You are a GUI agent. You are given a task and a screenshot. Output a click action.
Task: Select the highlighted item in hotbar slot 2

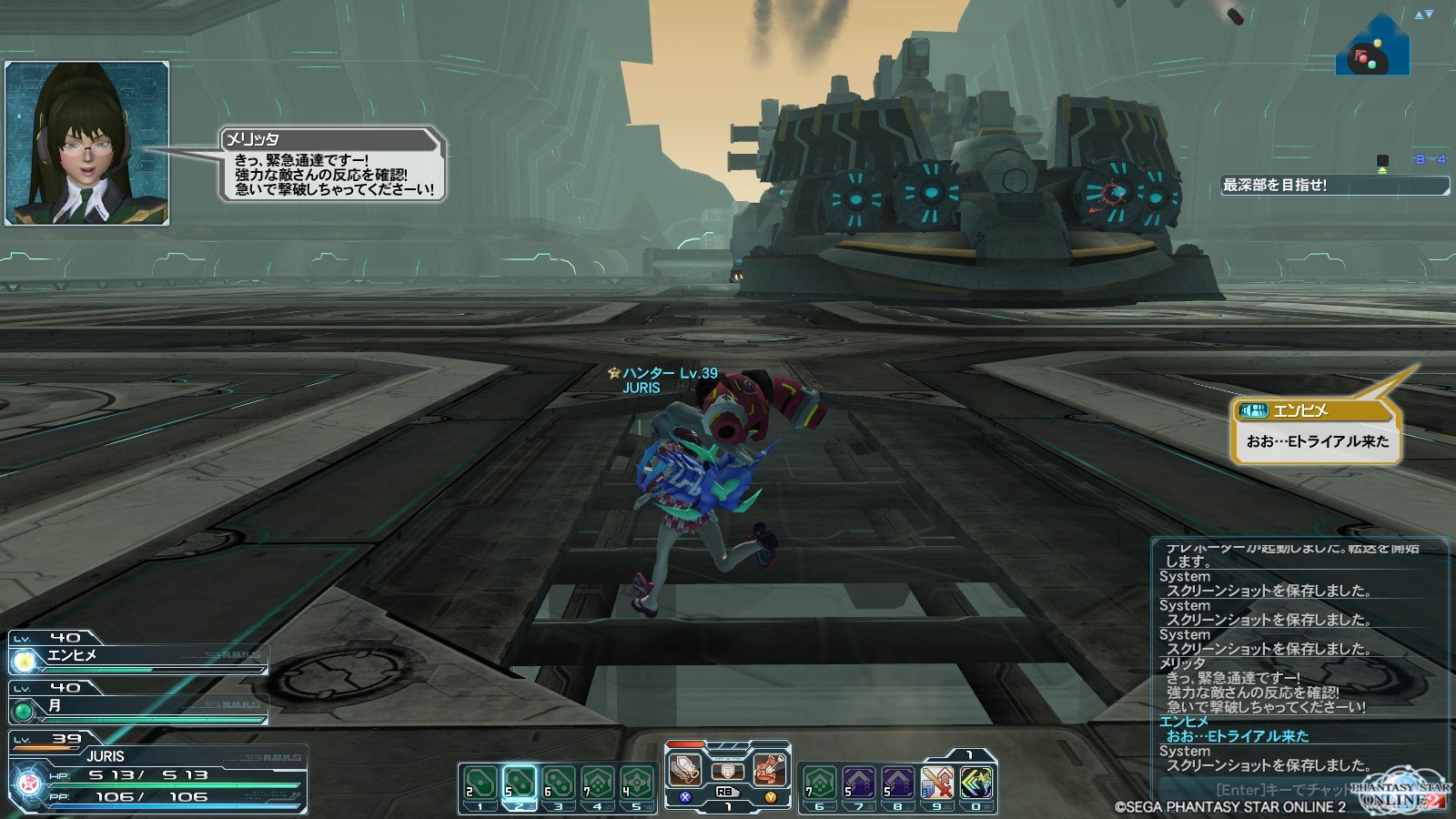click(x=520, y=783)
